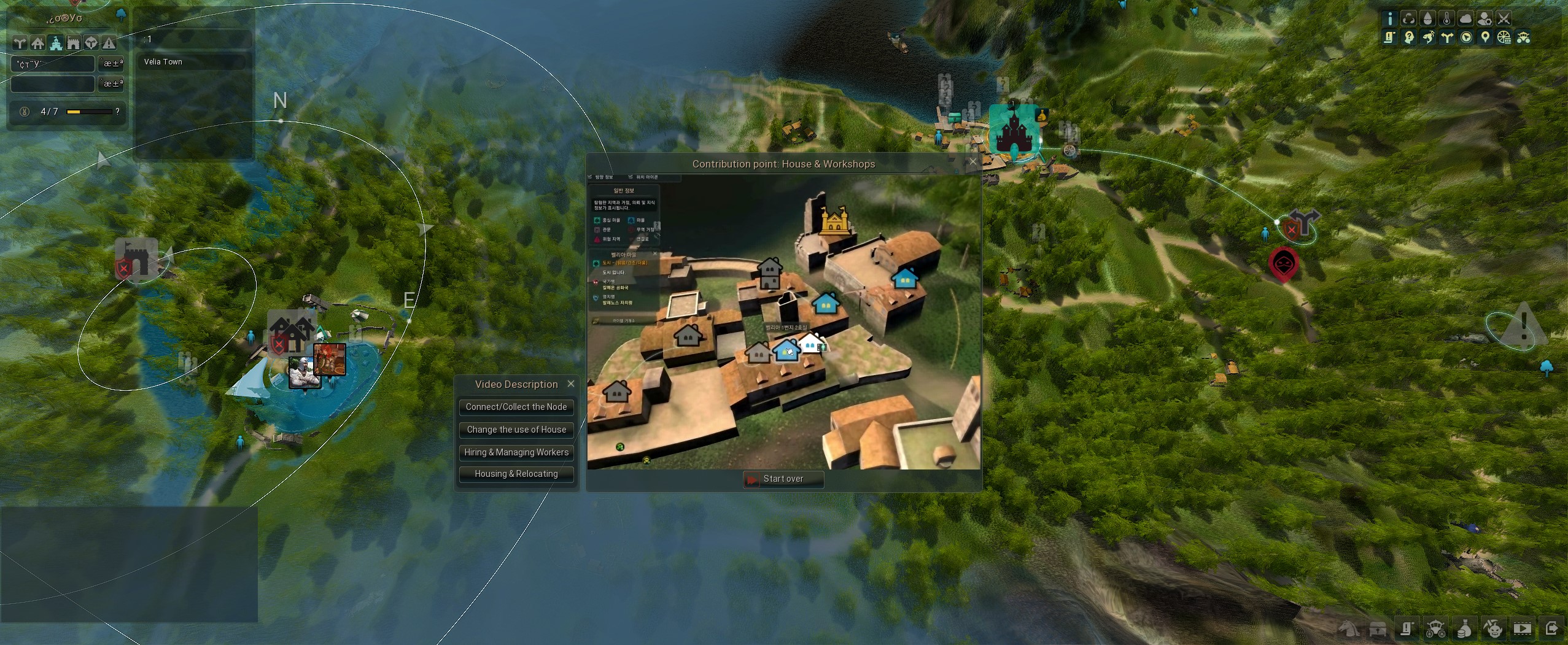Click Start over on the video

tap(783, 479)
